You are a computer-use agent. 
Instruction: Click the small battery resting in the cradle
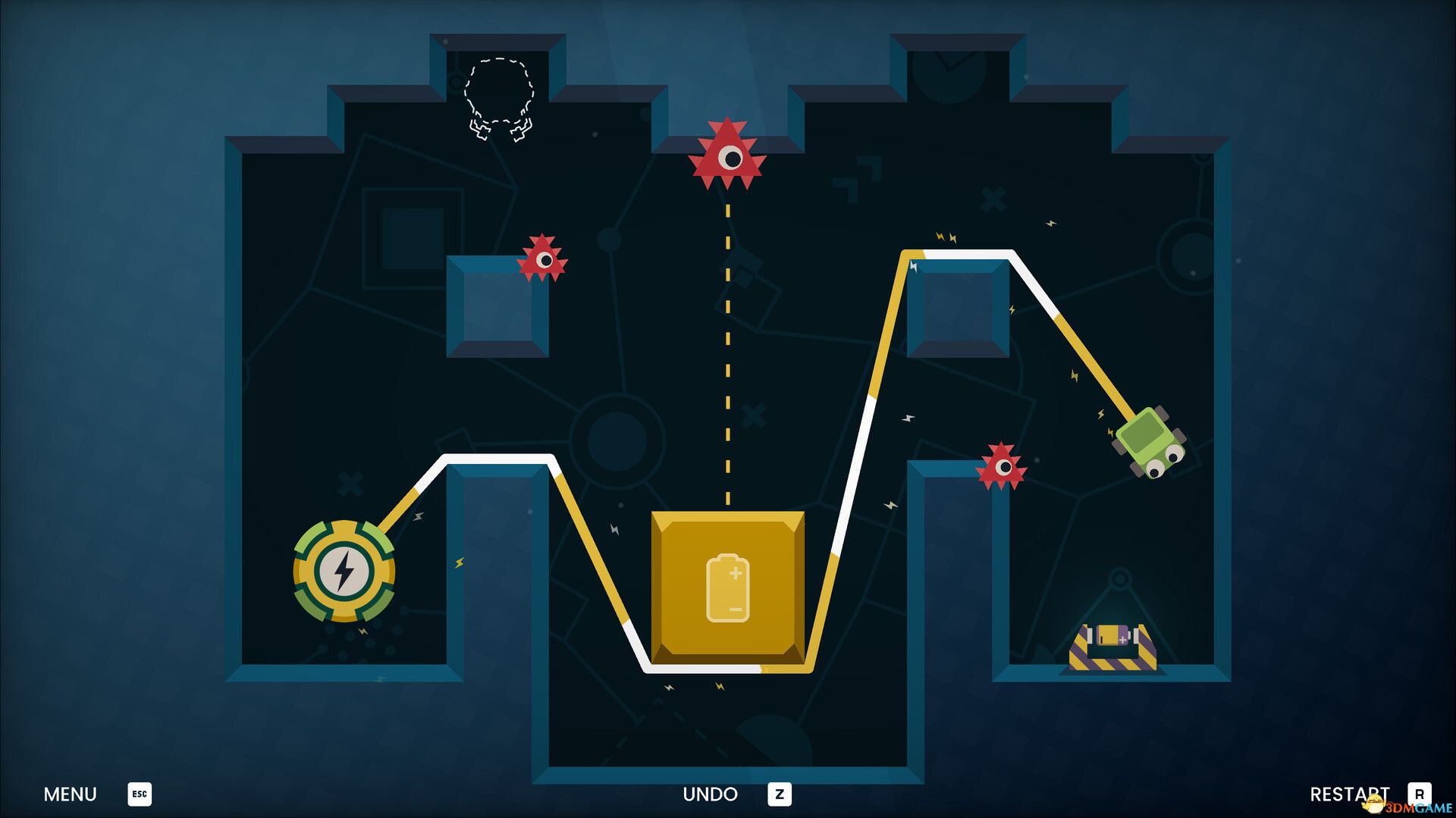pos(1112,633)
